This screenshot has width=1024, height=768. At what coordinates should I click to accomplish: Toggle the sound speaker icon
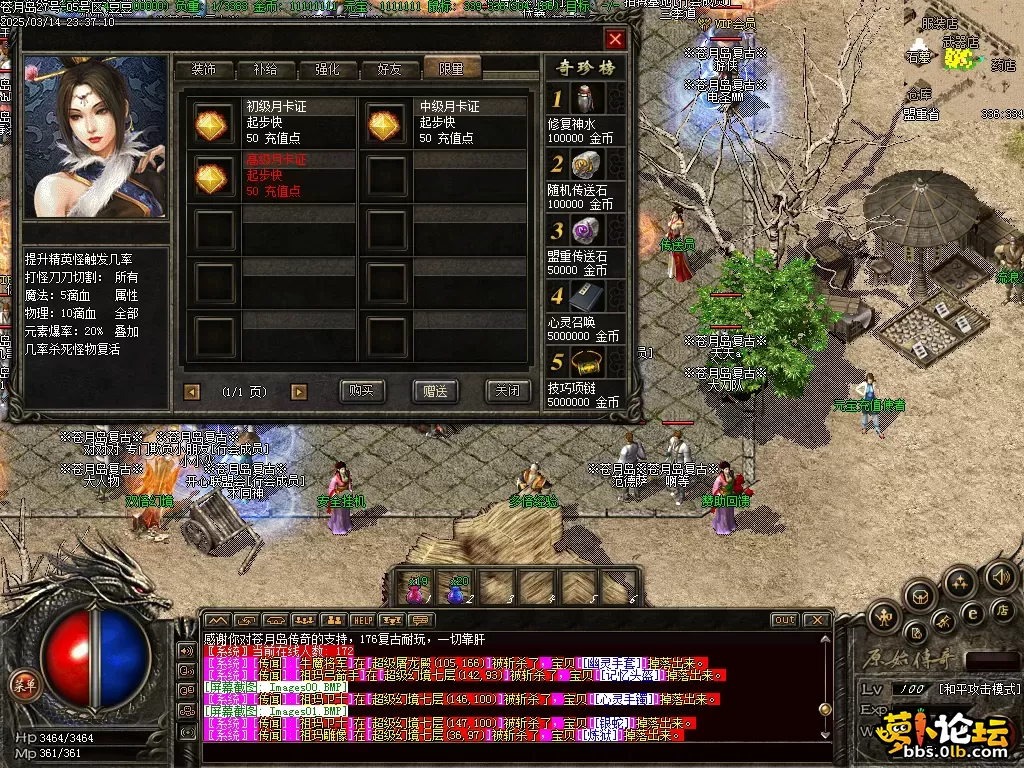1000,576
